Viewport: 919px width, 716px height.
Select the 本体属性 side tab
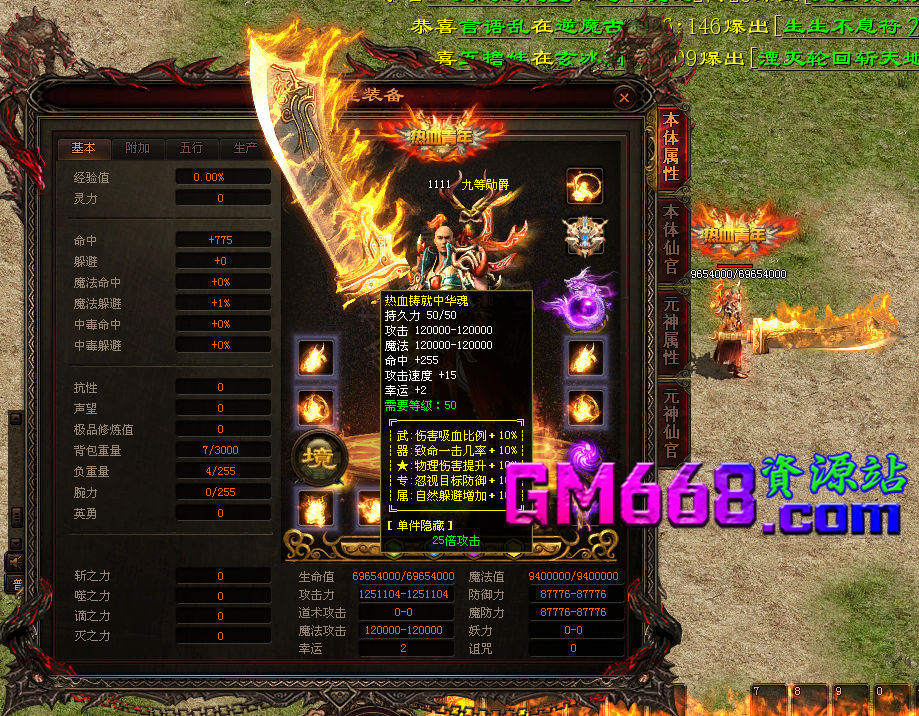(x=671, y=150)
